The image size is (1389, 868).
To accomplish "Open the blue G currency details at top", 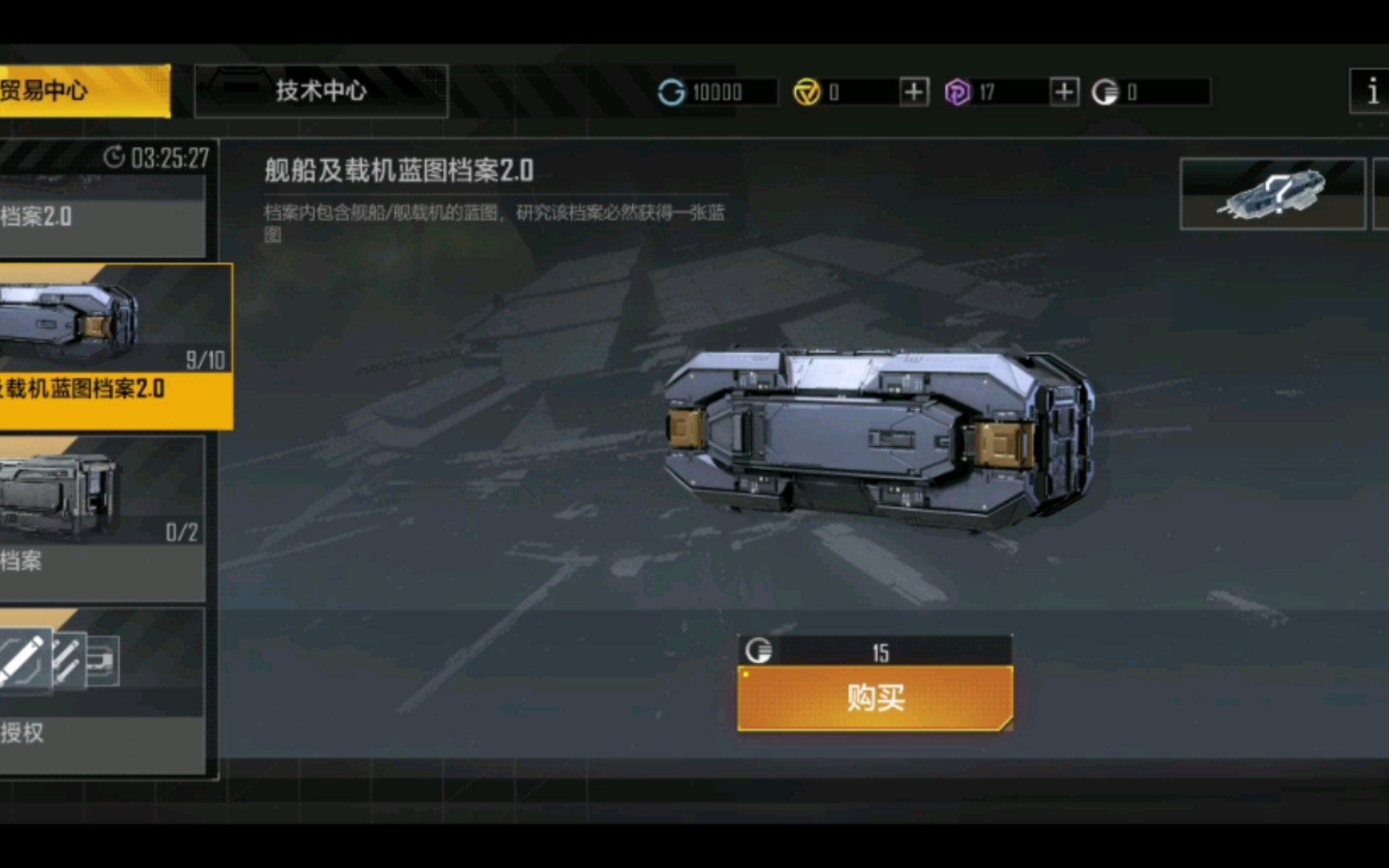I will coord(674,92).
